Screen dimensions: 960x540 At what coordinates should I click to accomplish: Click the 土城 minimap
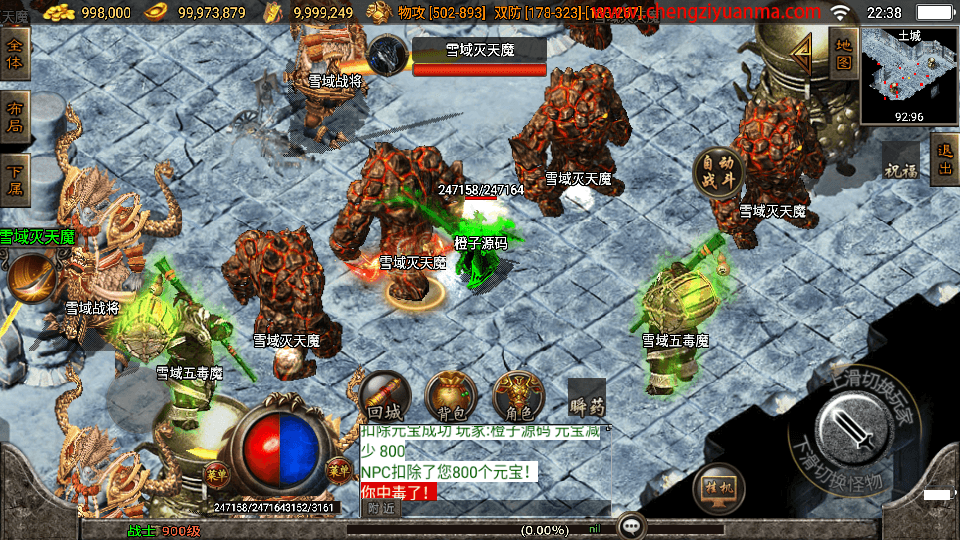pyautogui.click(x=908, y=74)
